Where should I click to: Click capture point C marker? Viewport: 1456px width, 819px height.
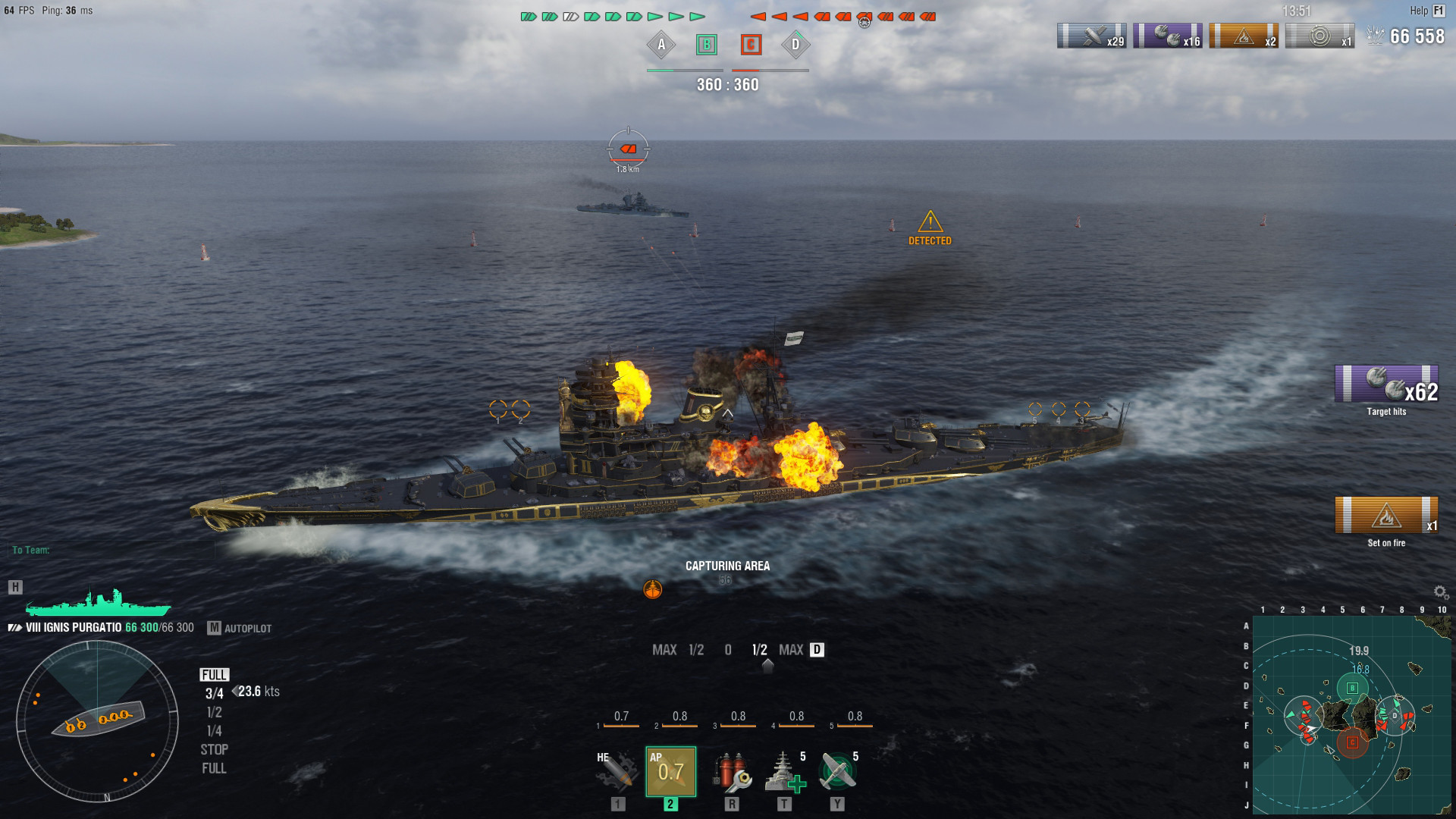(751, 45)
